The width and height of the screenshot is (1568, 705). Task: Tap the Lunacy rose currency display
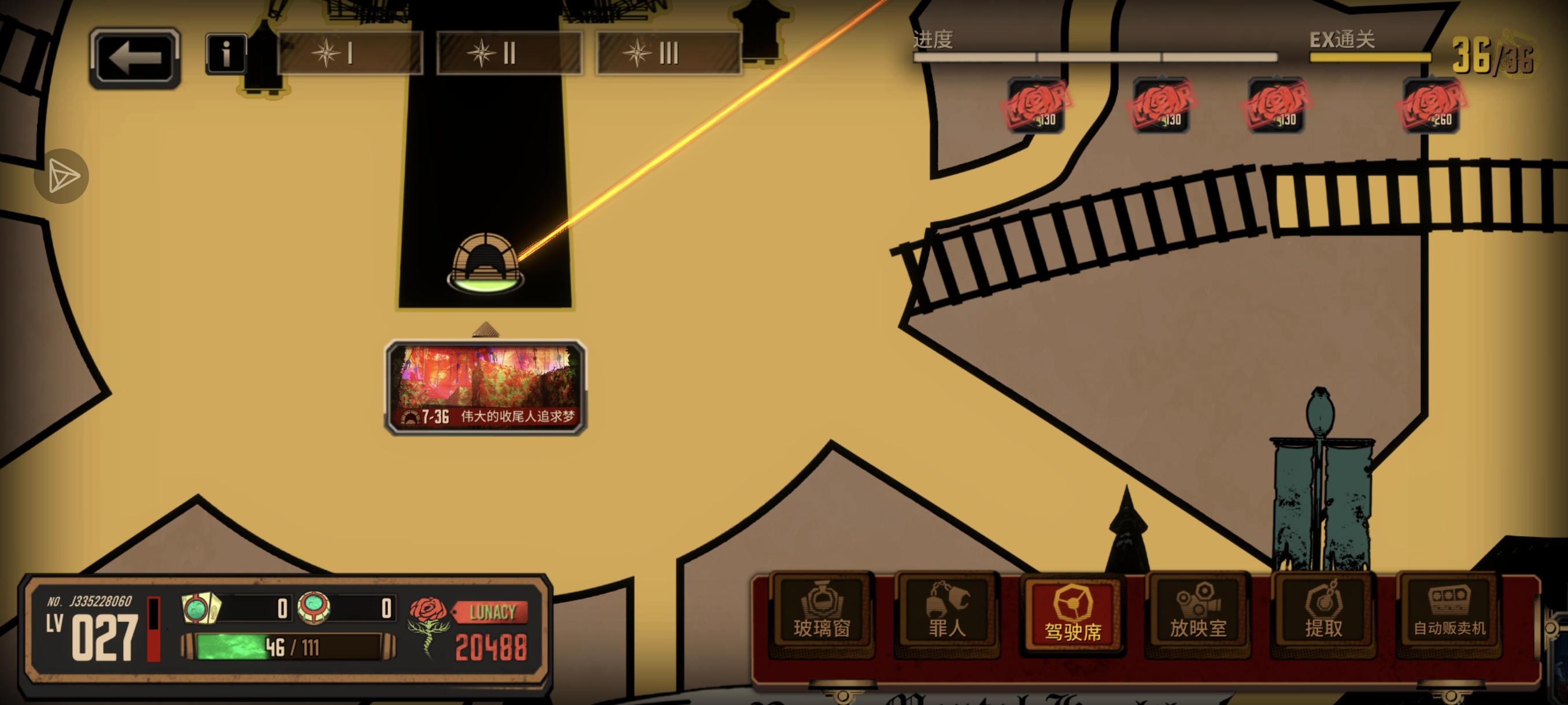(x=469, y=629)
